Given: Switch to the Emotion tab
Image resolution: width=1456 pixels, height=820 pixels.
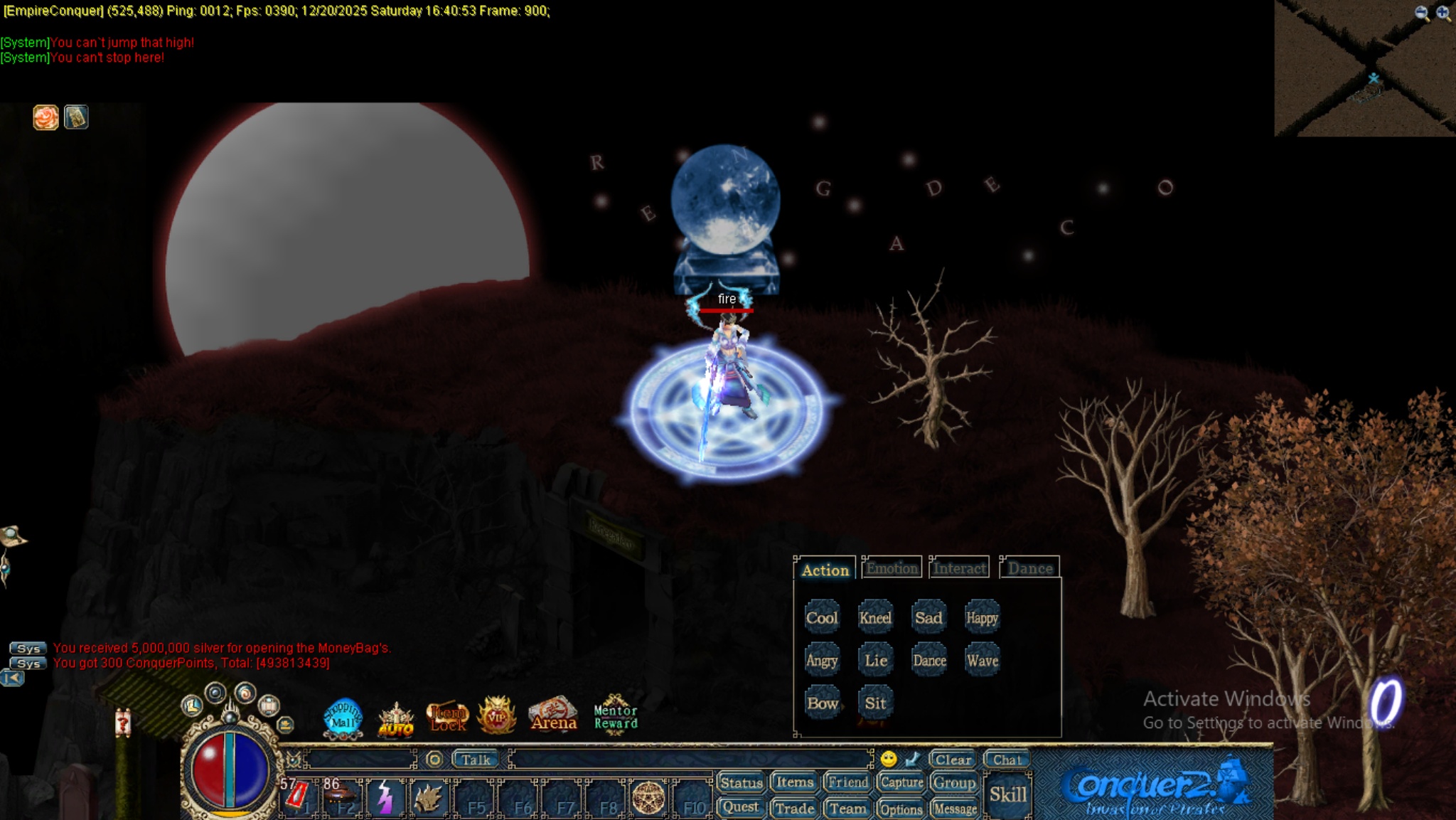Looking at the screenshot, I should coord(892,567).
